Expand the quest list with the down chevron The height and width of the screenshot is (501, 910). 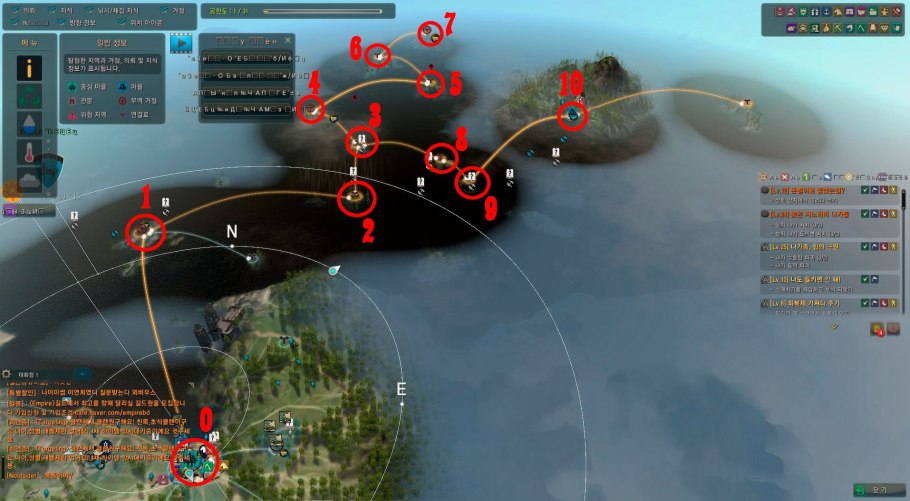point(835,325)
